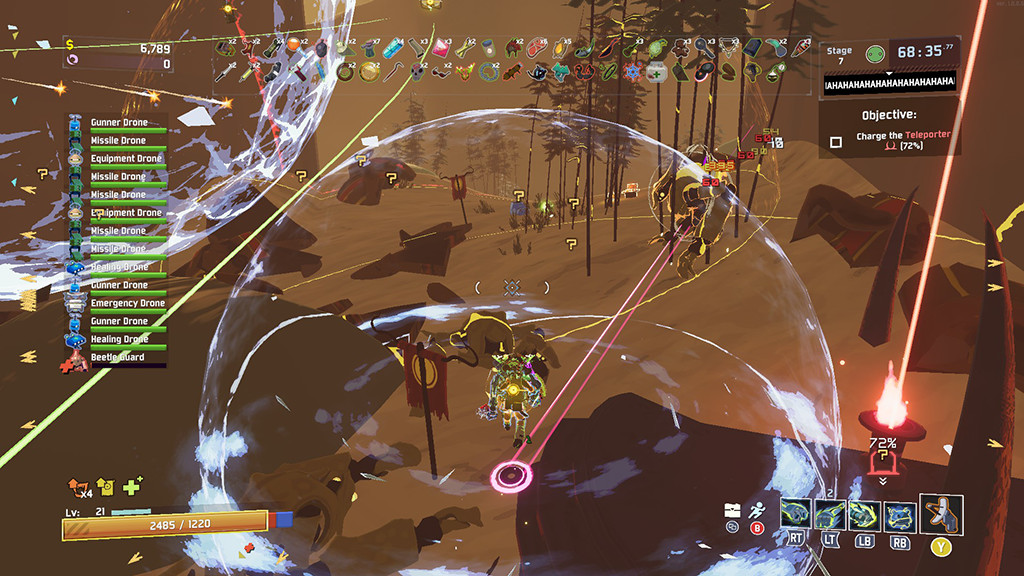Choose the red sunglasses item icon
1024x576 pixels.
click(x=442, y=71)
